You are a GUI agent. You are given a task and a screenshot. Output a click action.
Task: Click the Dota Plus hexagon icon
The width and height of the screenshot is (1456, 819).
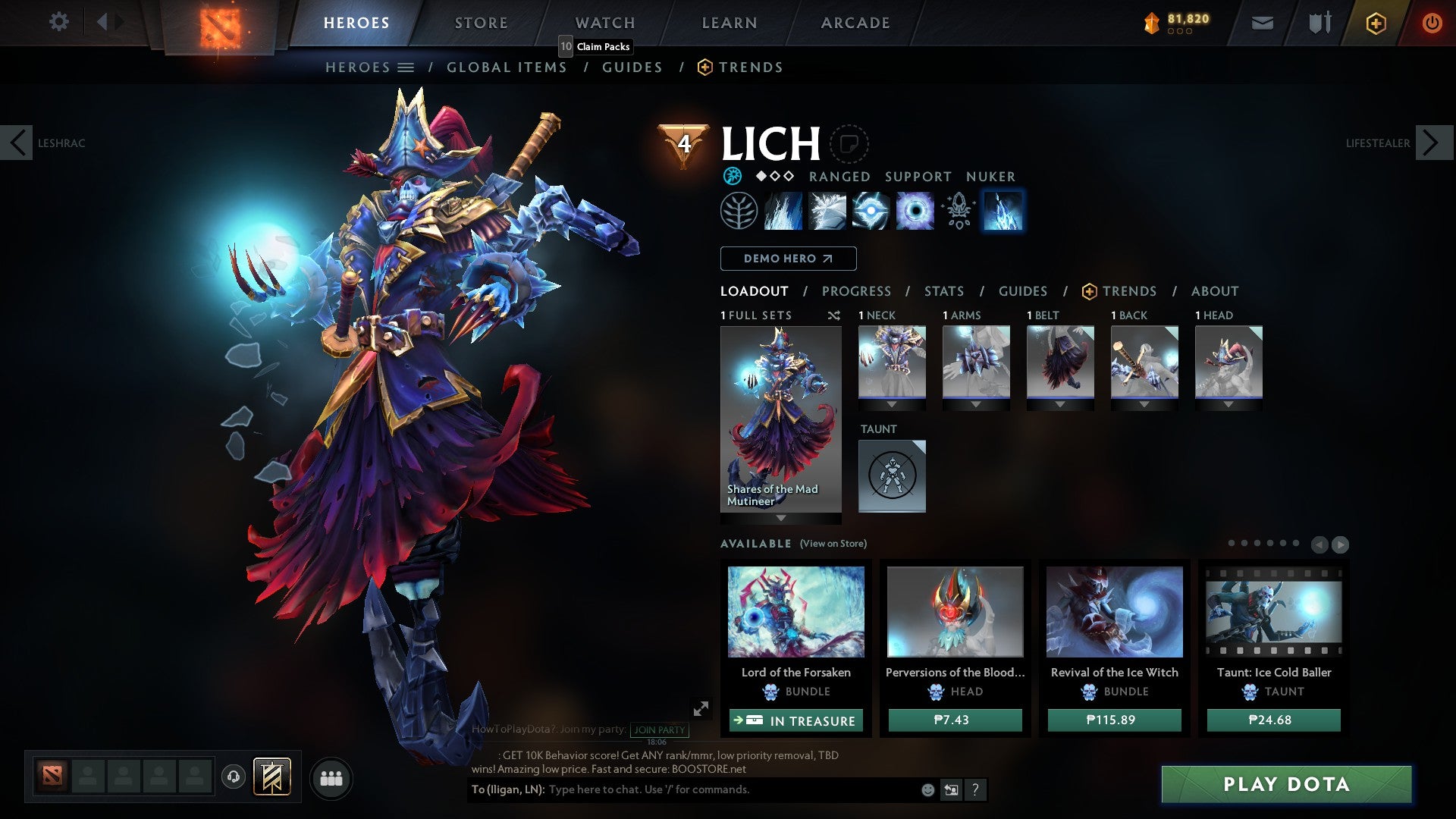point(1376,24)
